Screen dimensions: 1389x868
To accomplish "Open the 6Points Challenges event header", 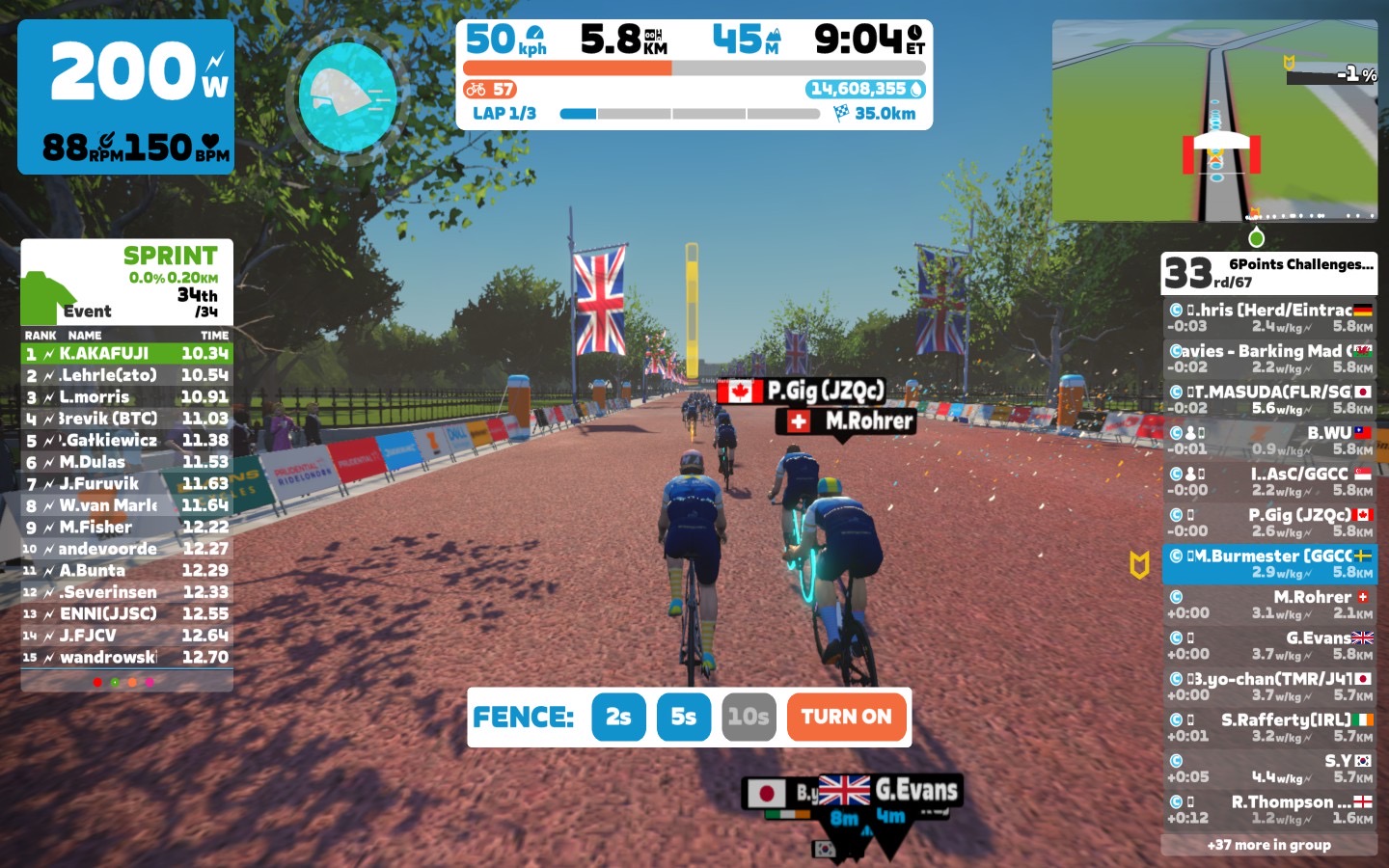I will point(1268,273).
